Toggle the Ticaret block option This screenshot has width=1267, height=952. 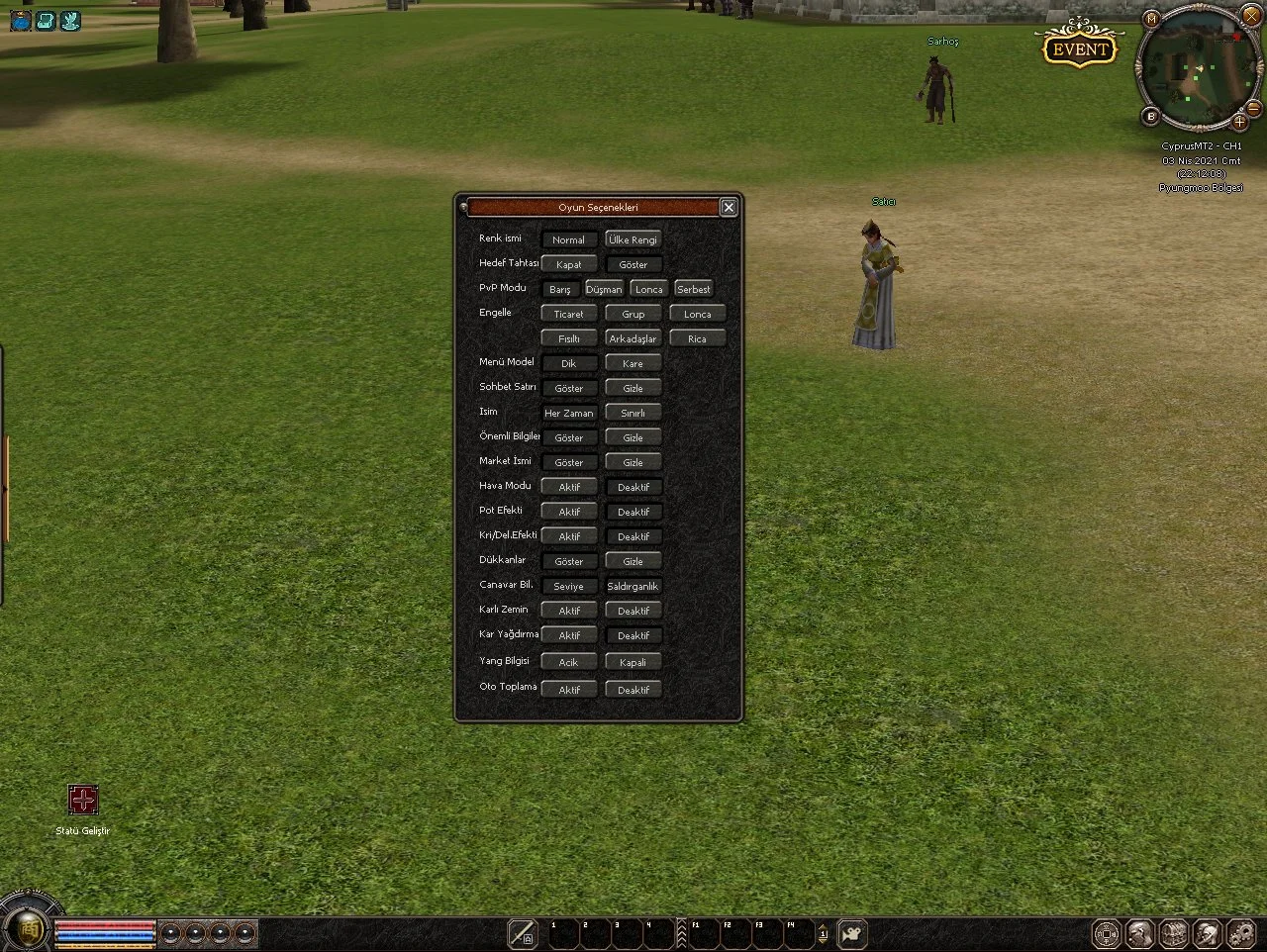pyautogui.click(x=569, y=314)
